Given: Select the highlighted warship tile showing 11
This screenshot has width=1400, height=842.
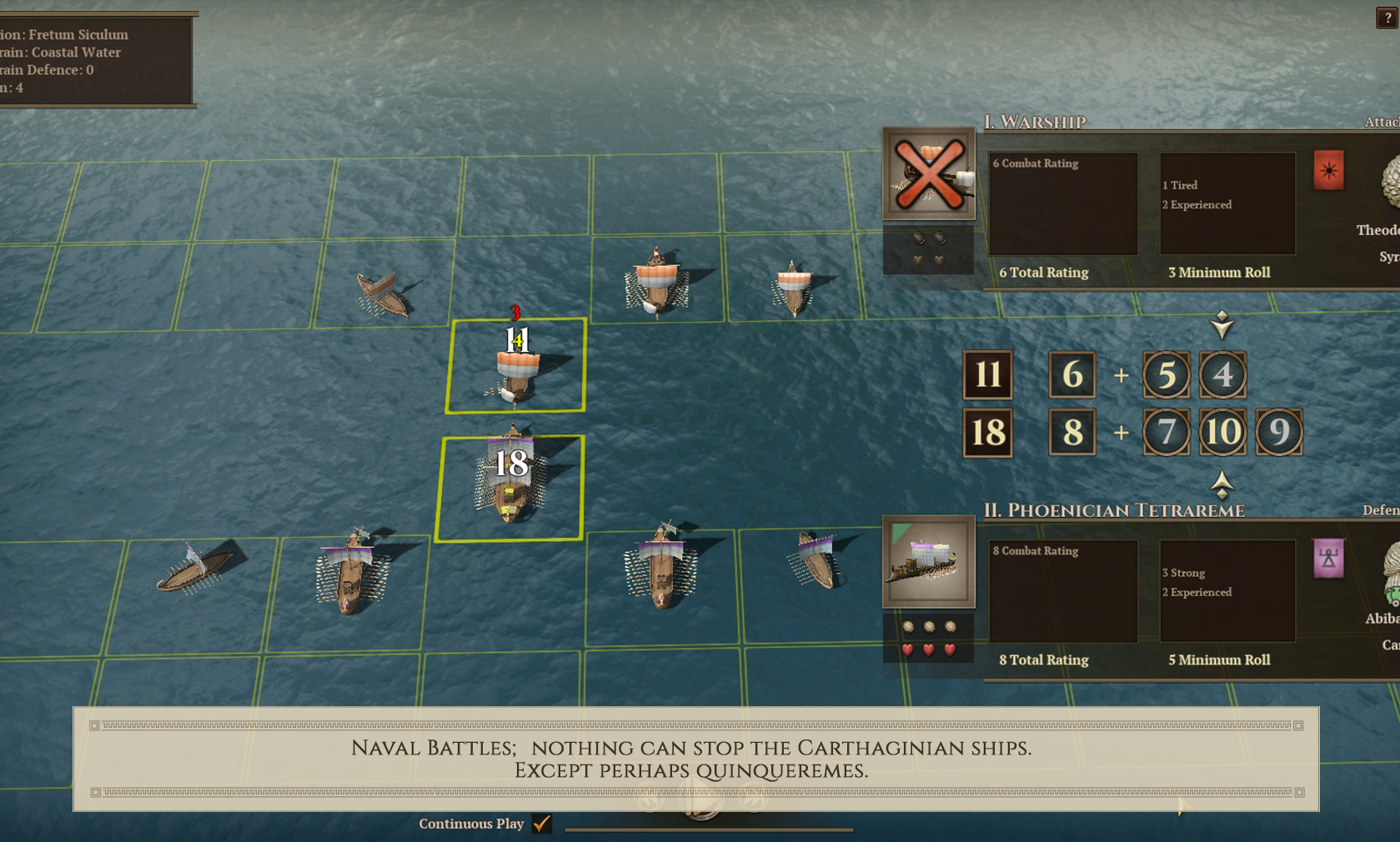Looking at the screenshot, I should (516, 365).
